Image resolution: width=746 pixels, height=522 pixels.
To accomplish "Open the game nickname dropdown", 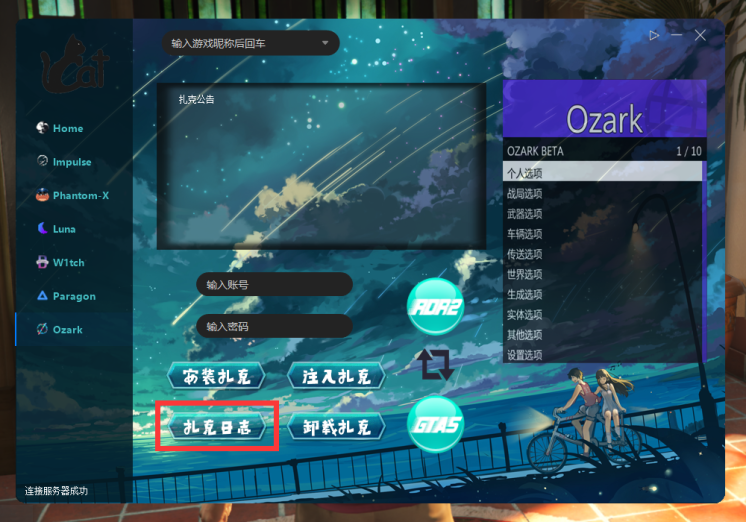I will coord(251,44).
